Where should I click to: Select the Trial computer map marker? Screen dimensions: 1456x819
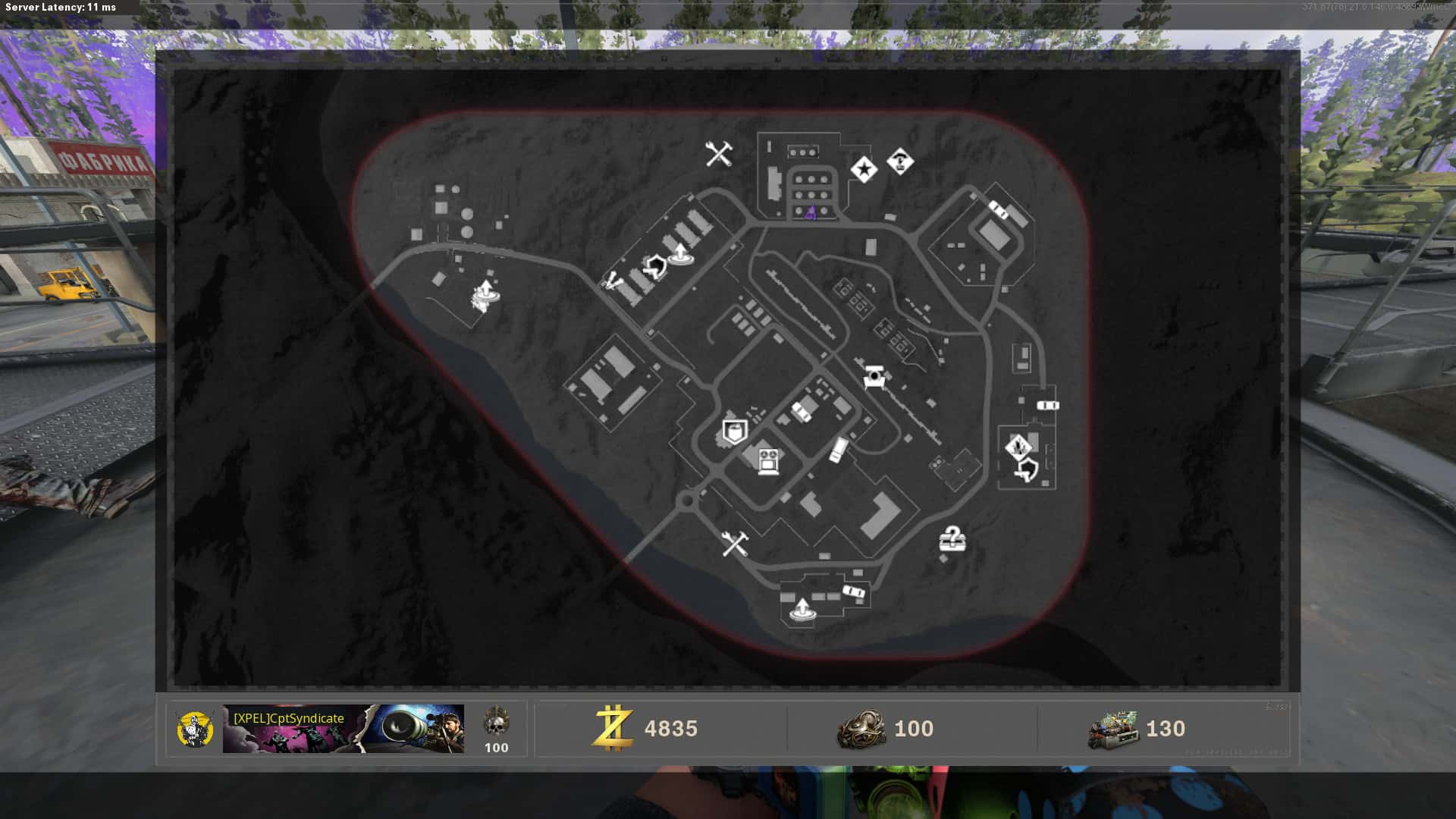tap(769, 460)
